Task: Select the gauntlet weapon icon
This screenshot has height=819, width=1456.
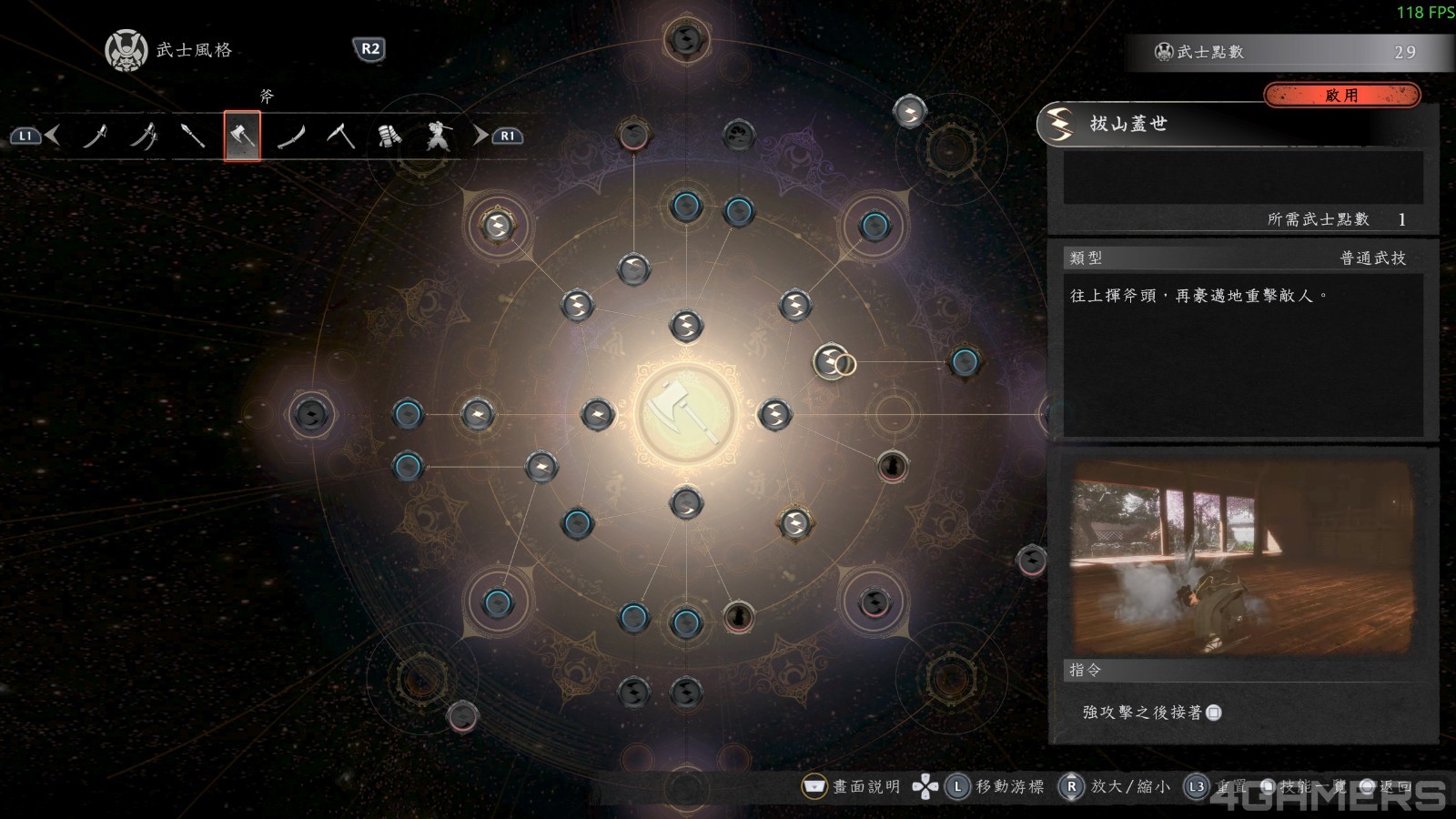Action: [x=389, y=135]
